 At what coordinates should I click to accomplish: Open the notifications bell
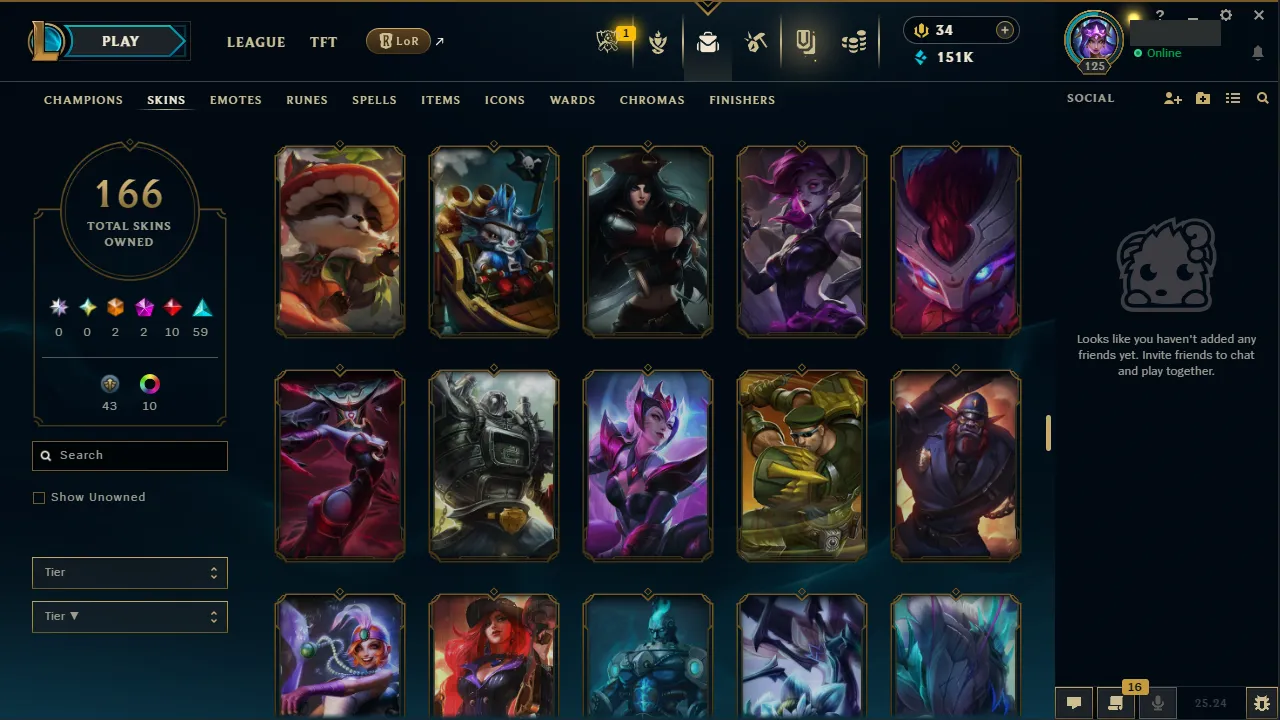pyautogui.click(x=1258, y=52)
